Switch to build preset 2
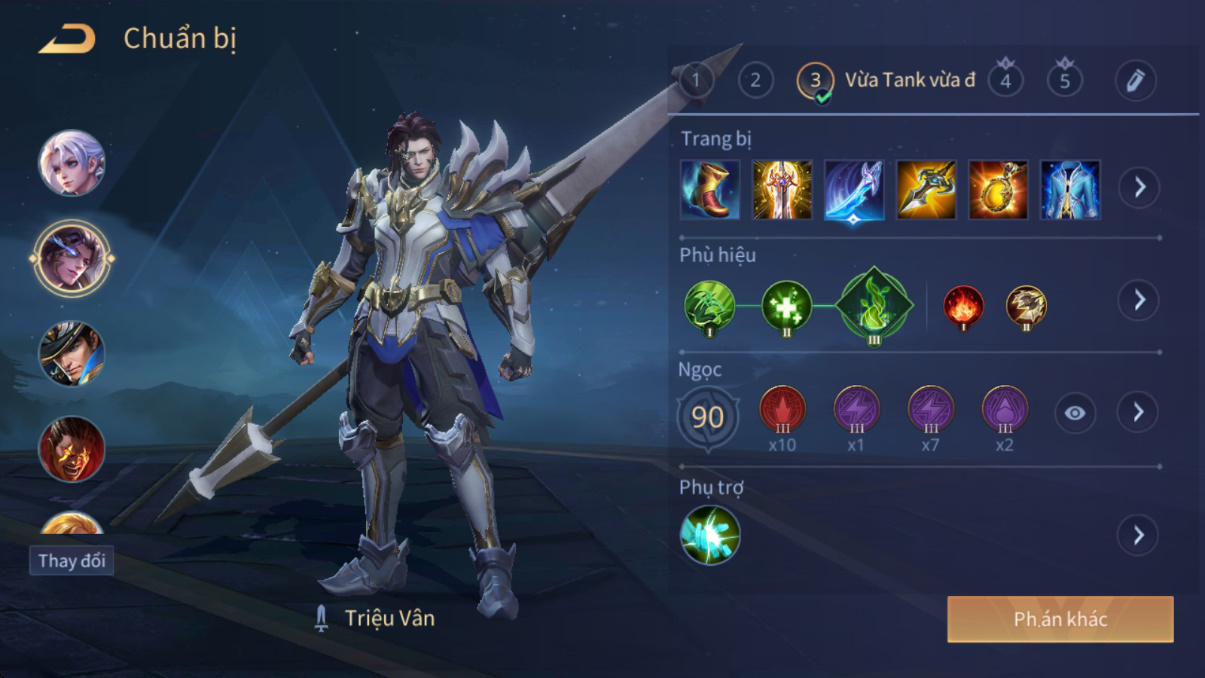1205x678 pixels. (755, 80)
